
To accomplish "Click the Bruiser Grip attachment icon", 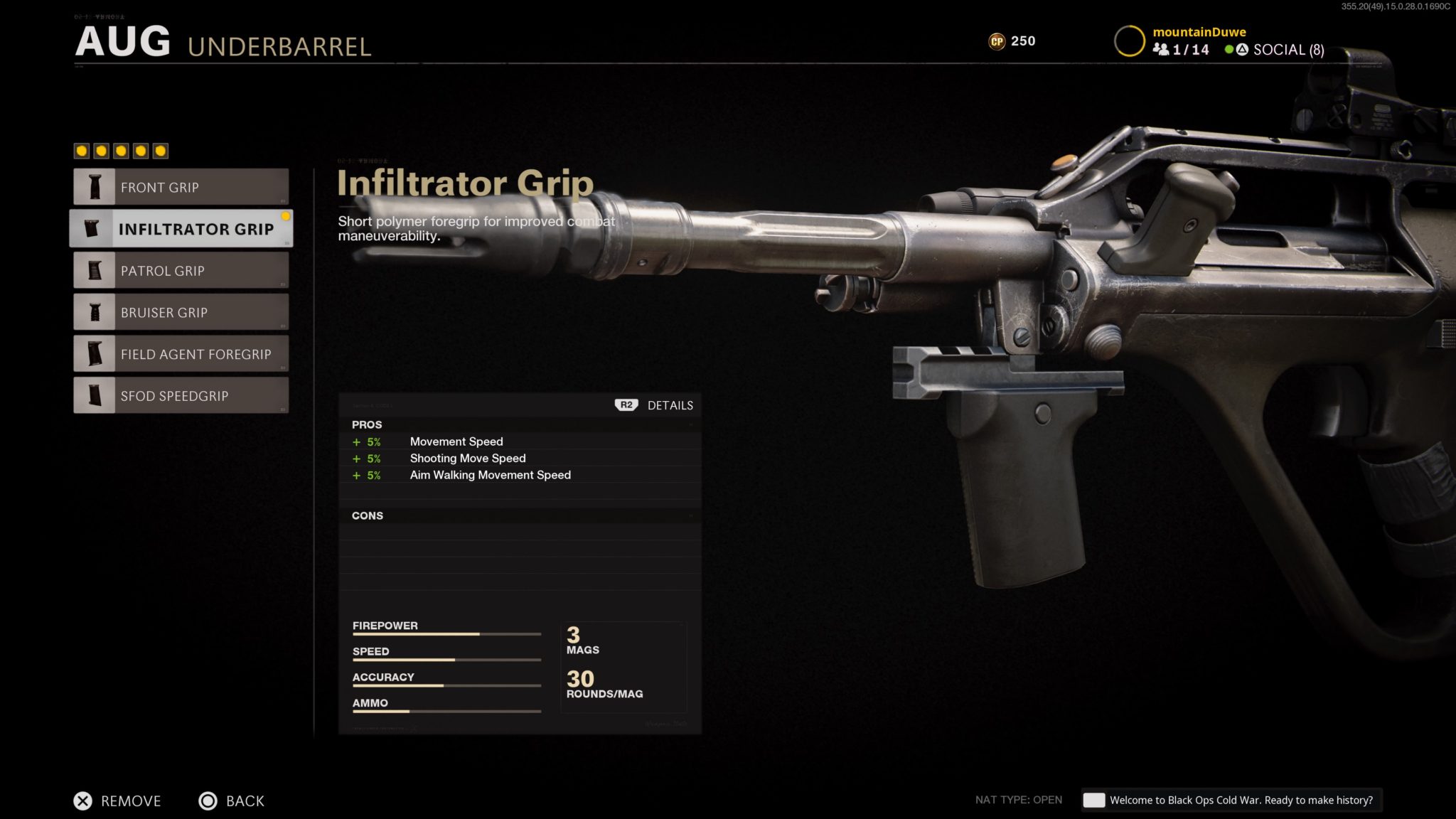I will (95, 312).
